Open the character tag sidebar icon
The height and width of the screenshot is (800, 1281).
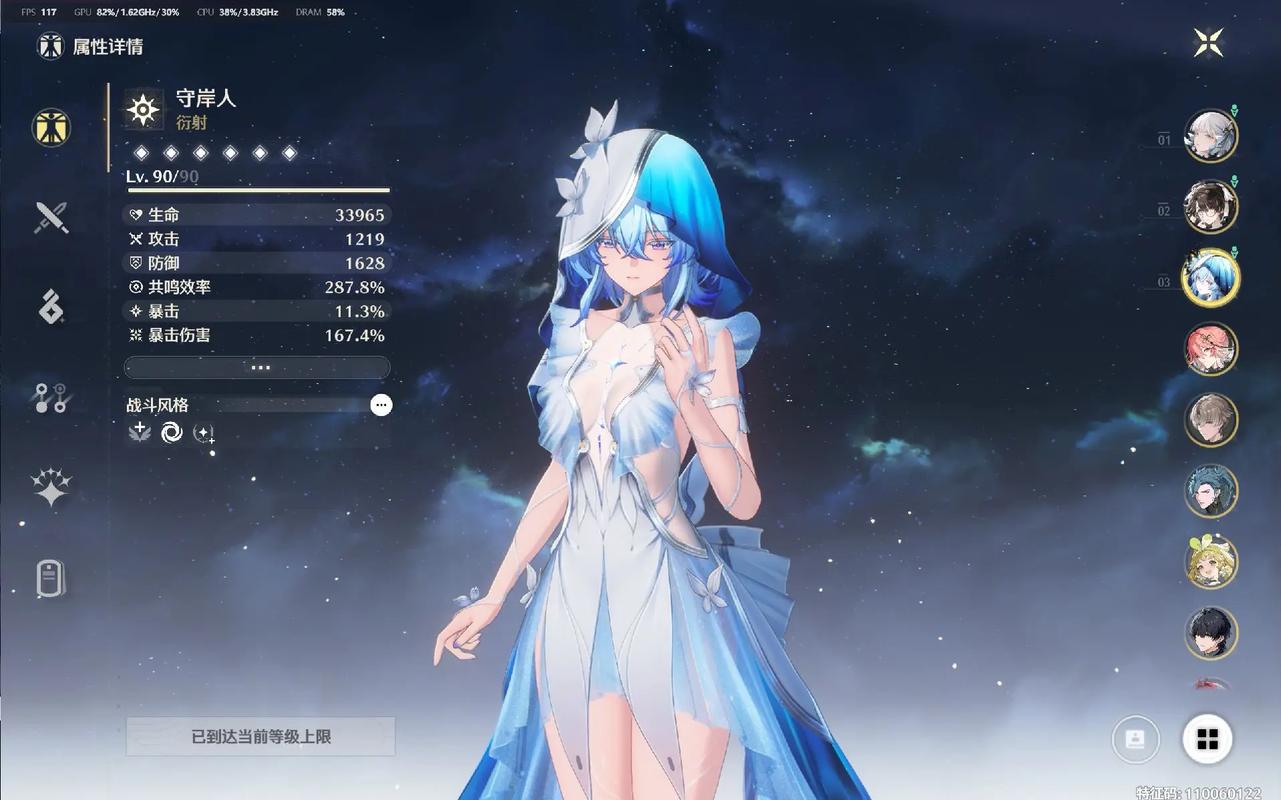pyautogui.click(x=51, y=577)
